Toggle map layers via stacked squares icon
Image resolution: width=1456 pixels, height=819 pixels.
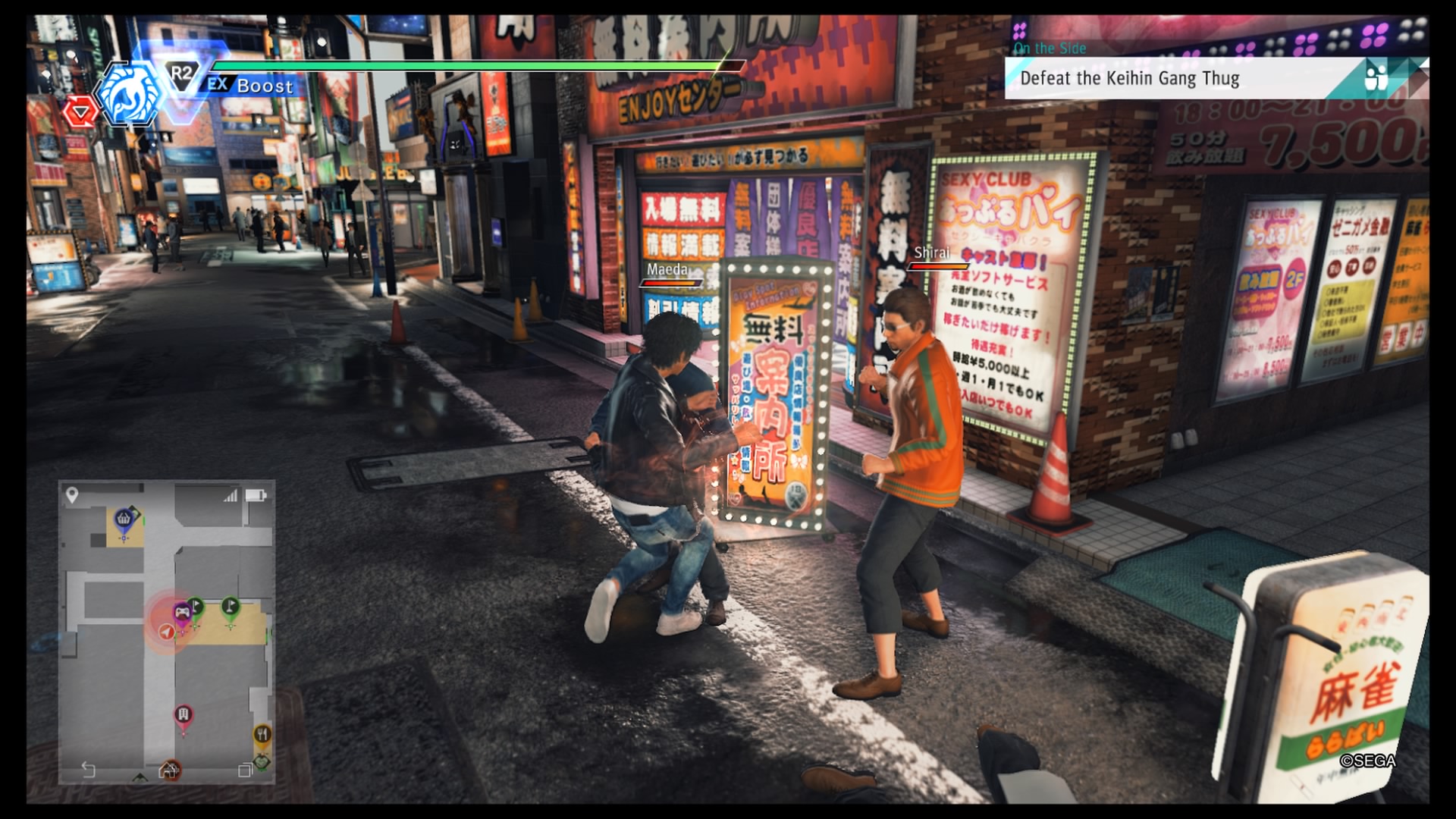point(246,770)
